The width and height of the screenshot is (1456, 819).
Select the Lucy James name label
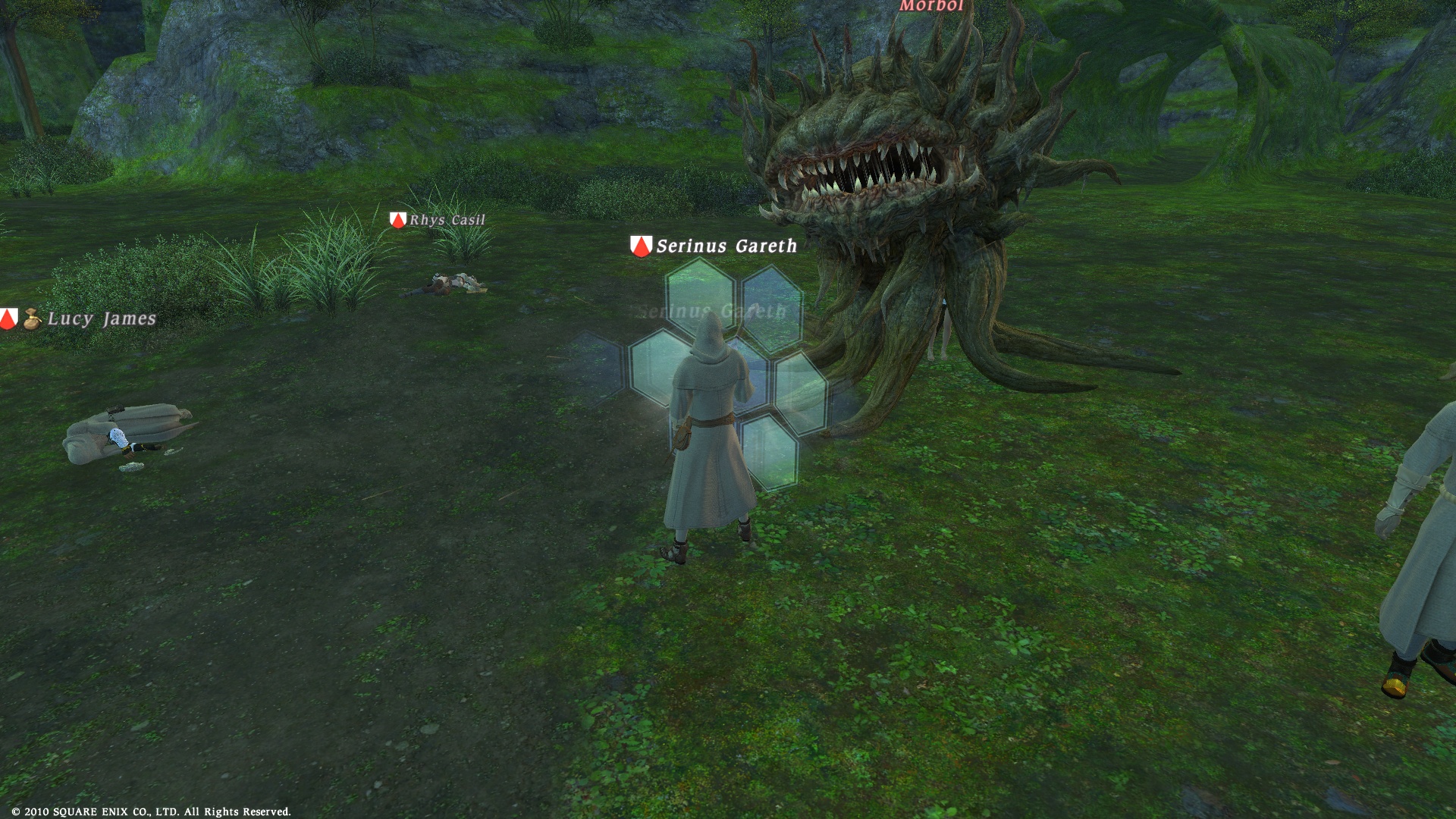(102, 318)
